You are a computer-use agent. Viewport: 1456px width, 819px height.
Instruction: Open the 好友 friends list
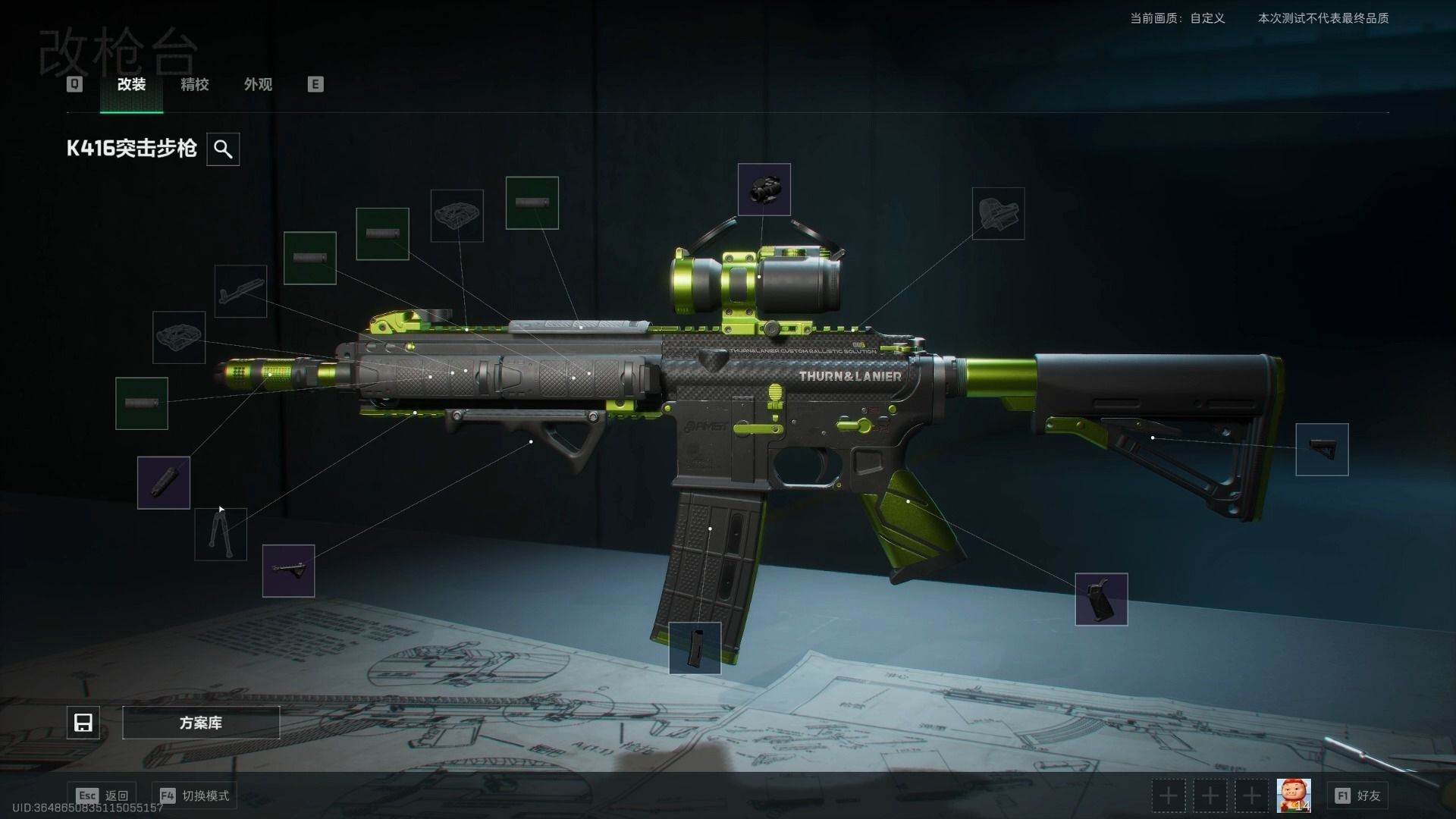point(1358,795)
